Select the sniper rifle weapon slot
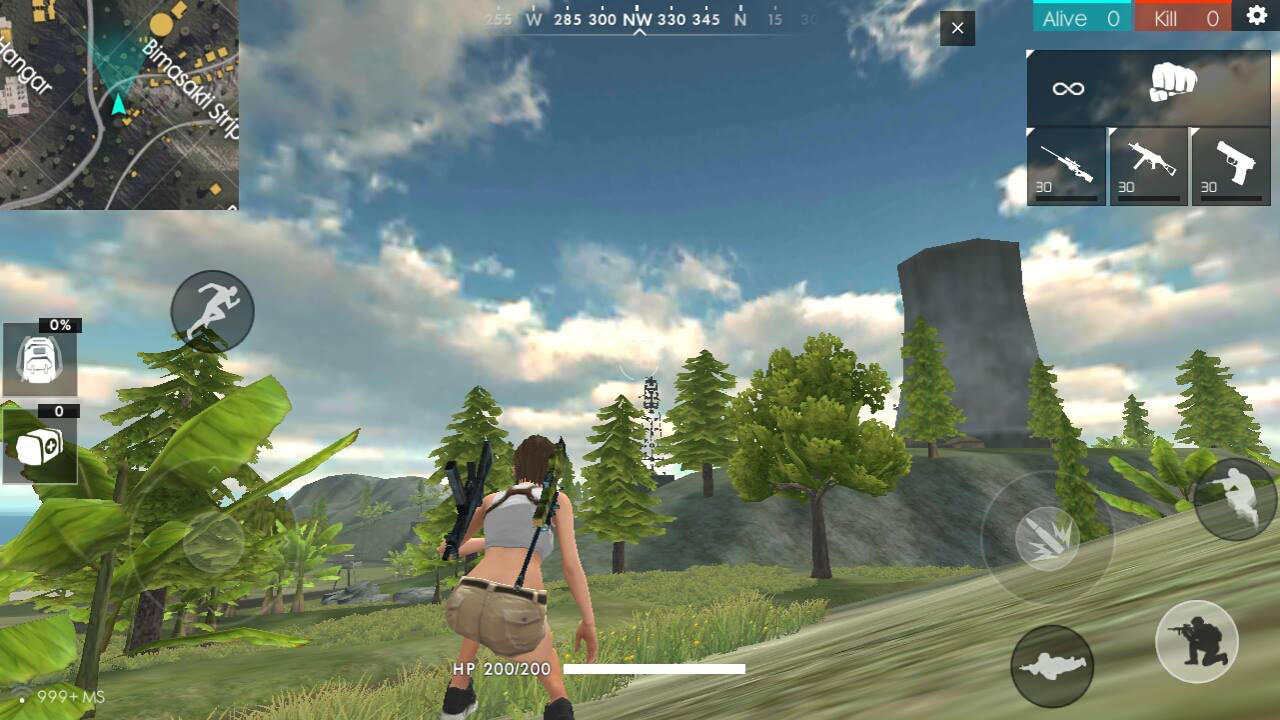Image resolution: width=1280 pixels, height=720 pixels. click(1065, 166)
